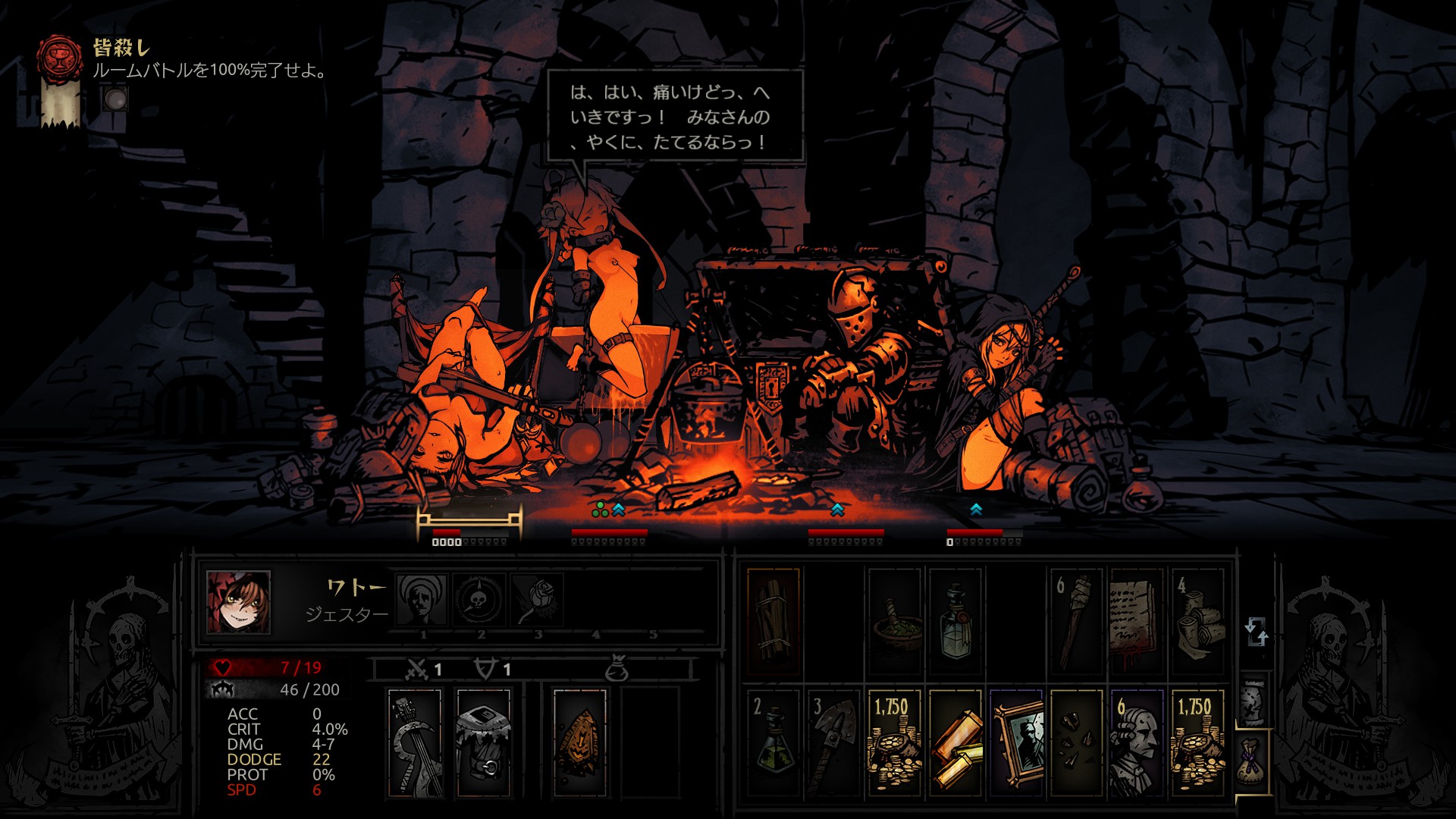
Task: Select the stack of six torches
Action: (1075, 622)
